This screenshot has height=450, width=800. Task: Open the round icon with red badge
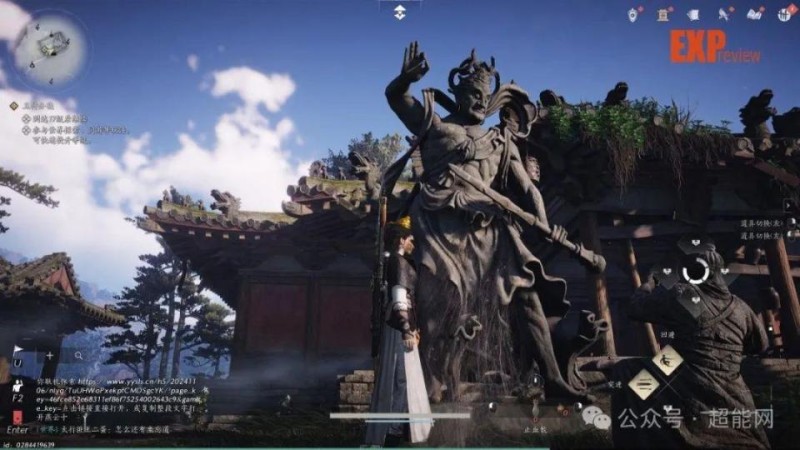784,14
